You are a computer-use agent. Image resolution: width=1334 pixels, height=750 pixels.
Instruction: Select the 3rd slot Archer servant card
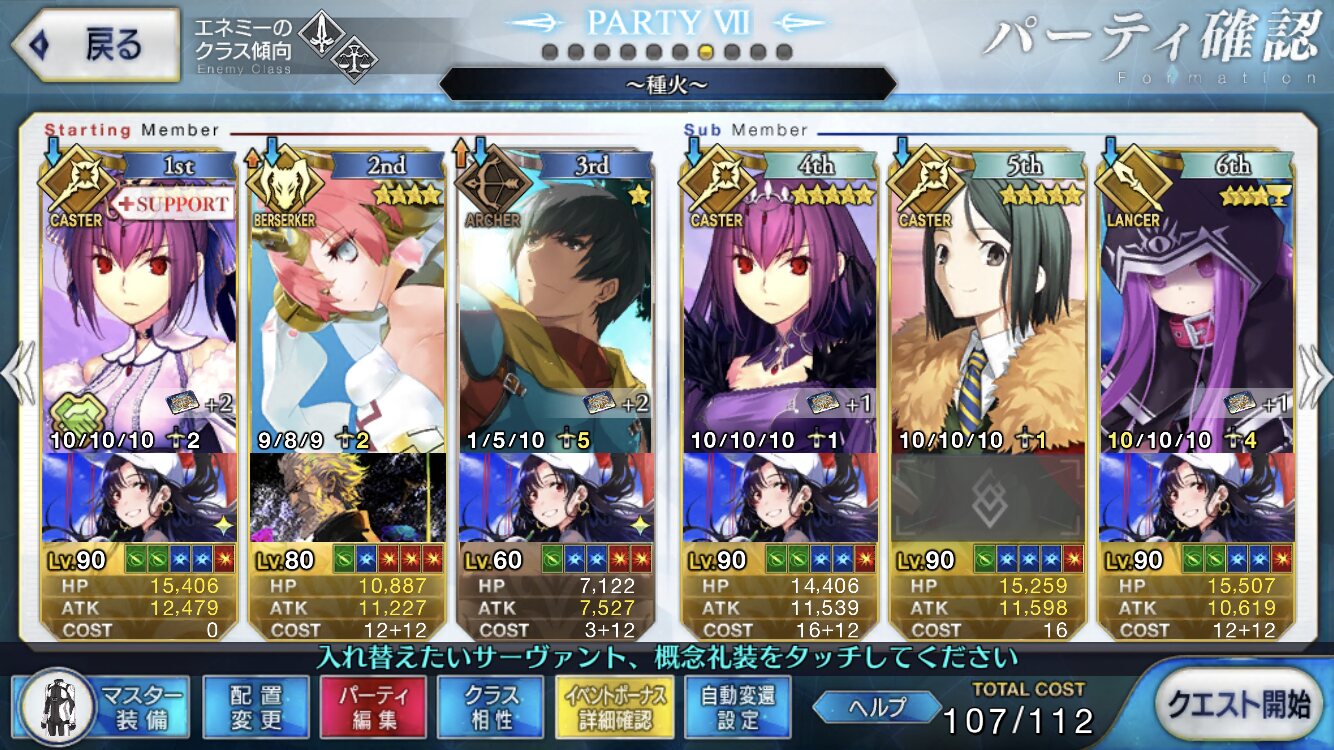pos(556,310)
